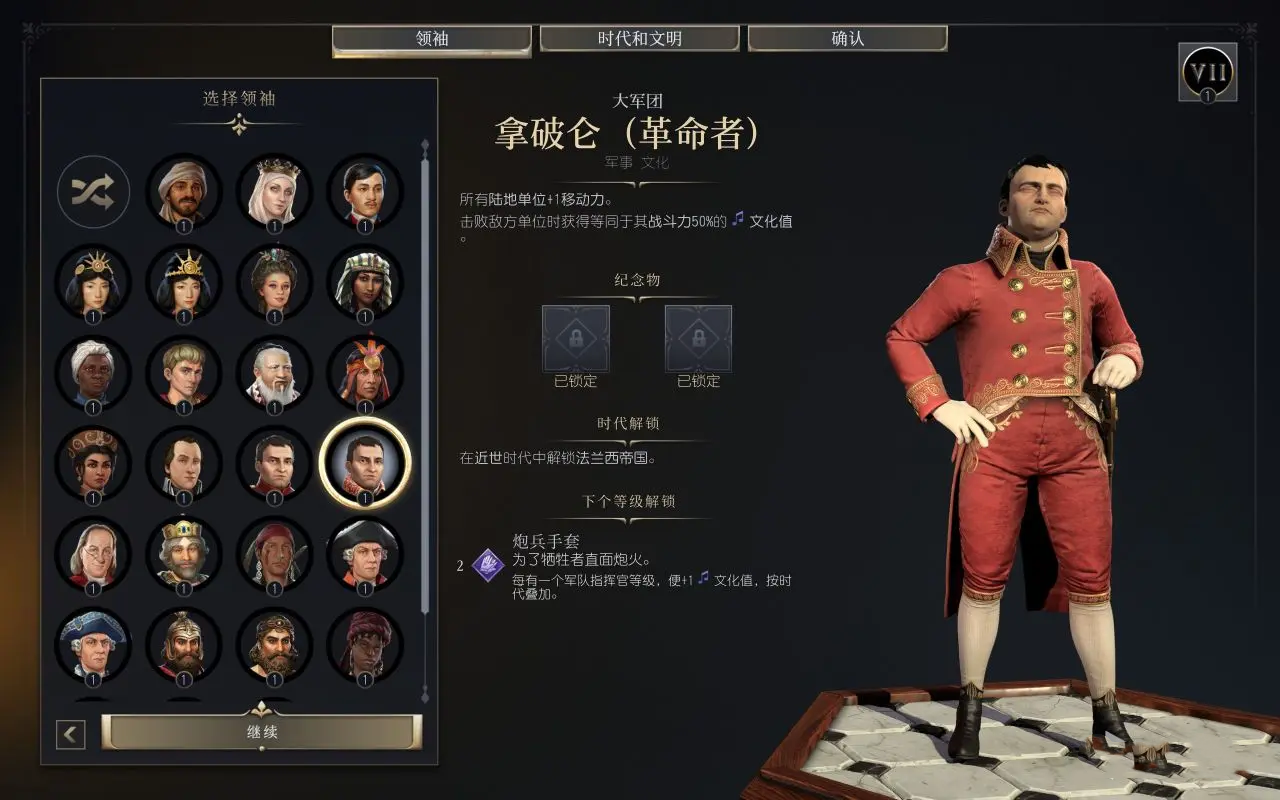Select the blond leader with laurel wreath
Screen dimensions: 1280x800
[x=183, y=373]
